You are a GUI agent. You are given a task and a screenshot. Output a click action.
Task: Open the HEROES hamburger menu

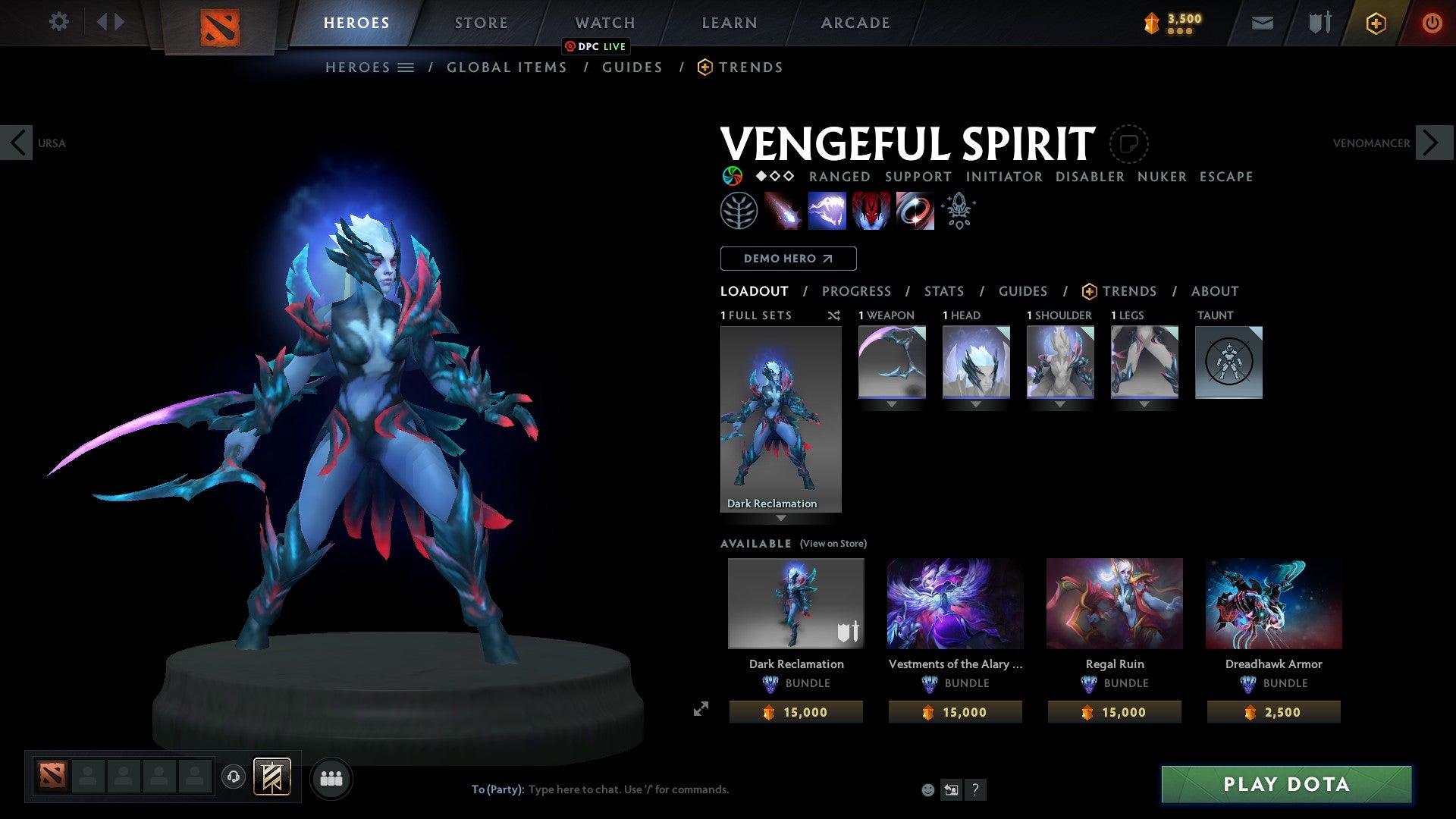[x=406, y=67]
